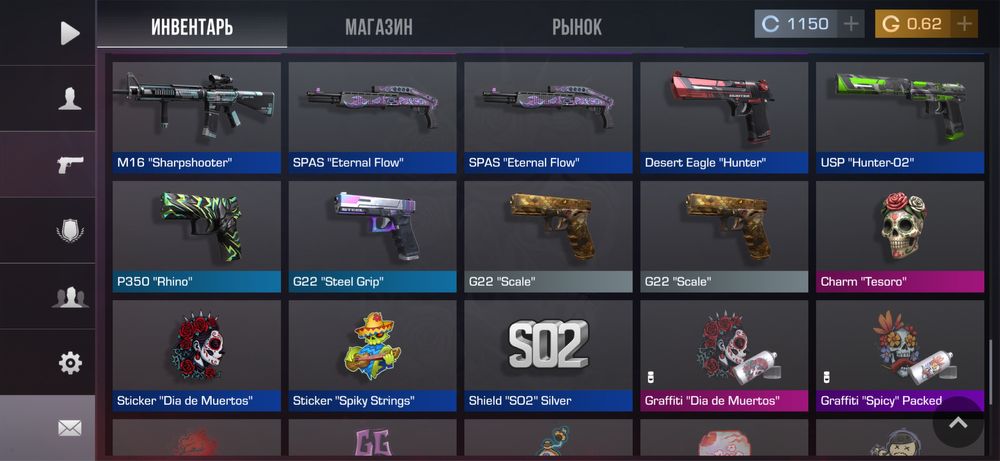Open the clan shield badge section
Screen dimensions: 1000x461
point(69,231)
